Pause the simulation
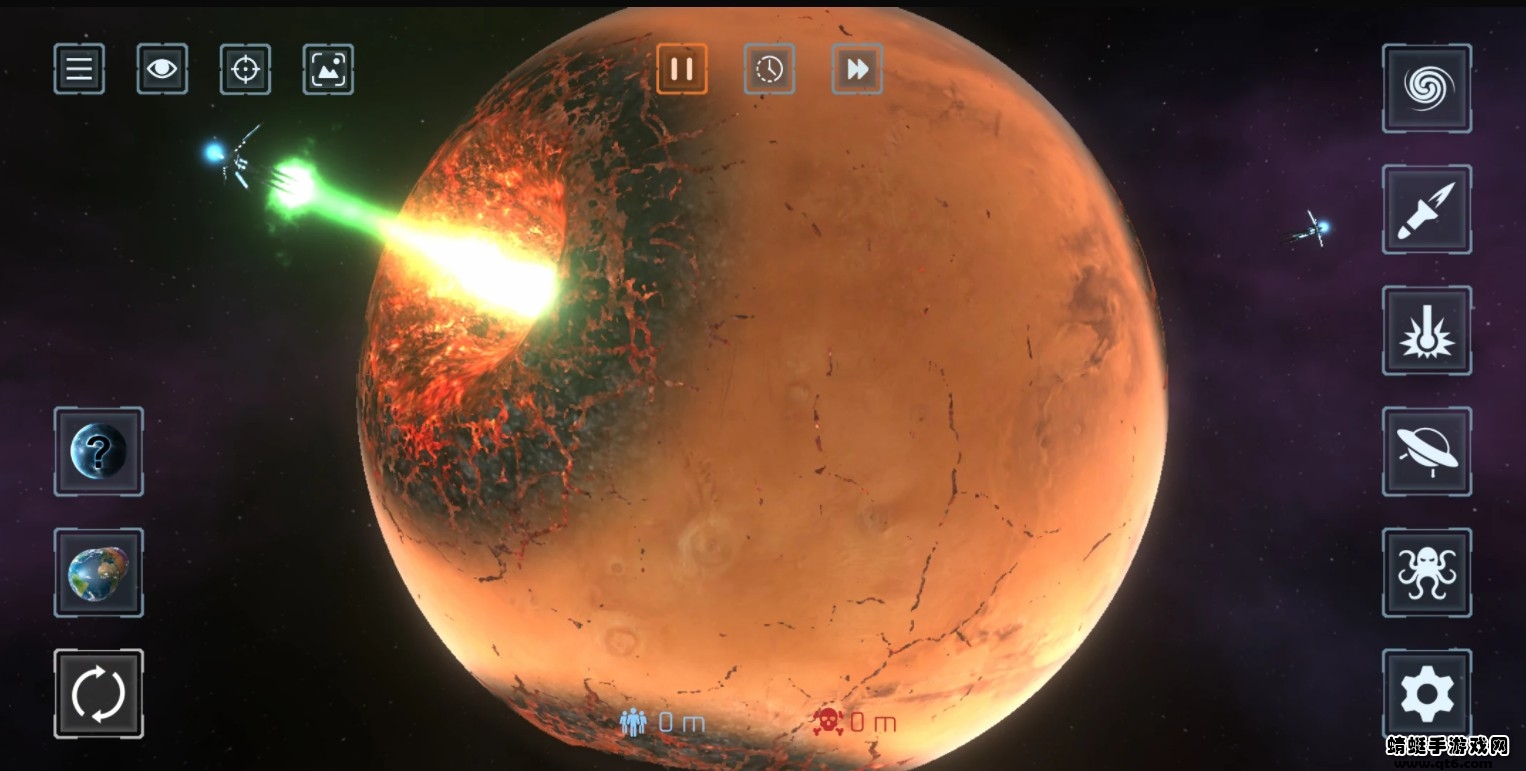The height and width of the screenshot is (771, 1526). click(x=682, y=69)
